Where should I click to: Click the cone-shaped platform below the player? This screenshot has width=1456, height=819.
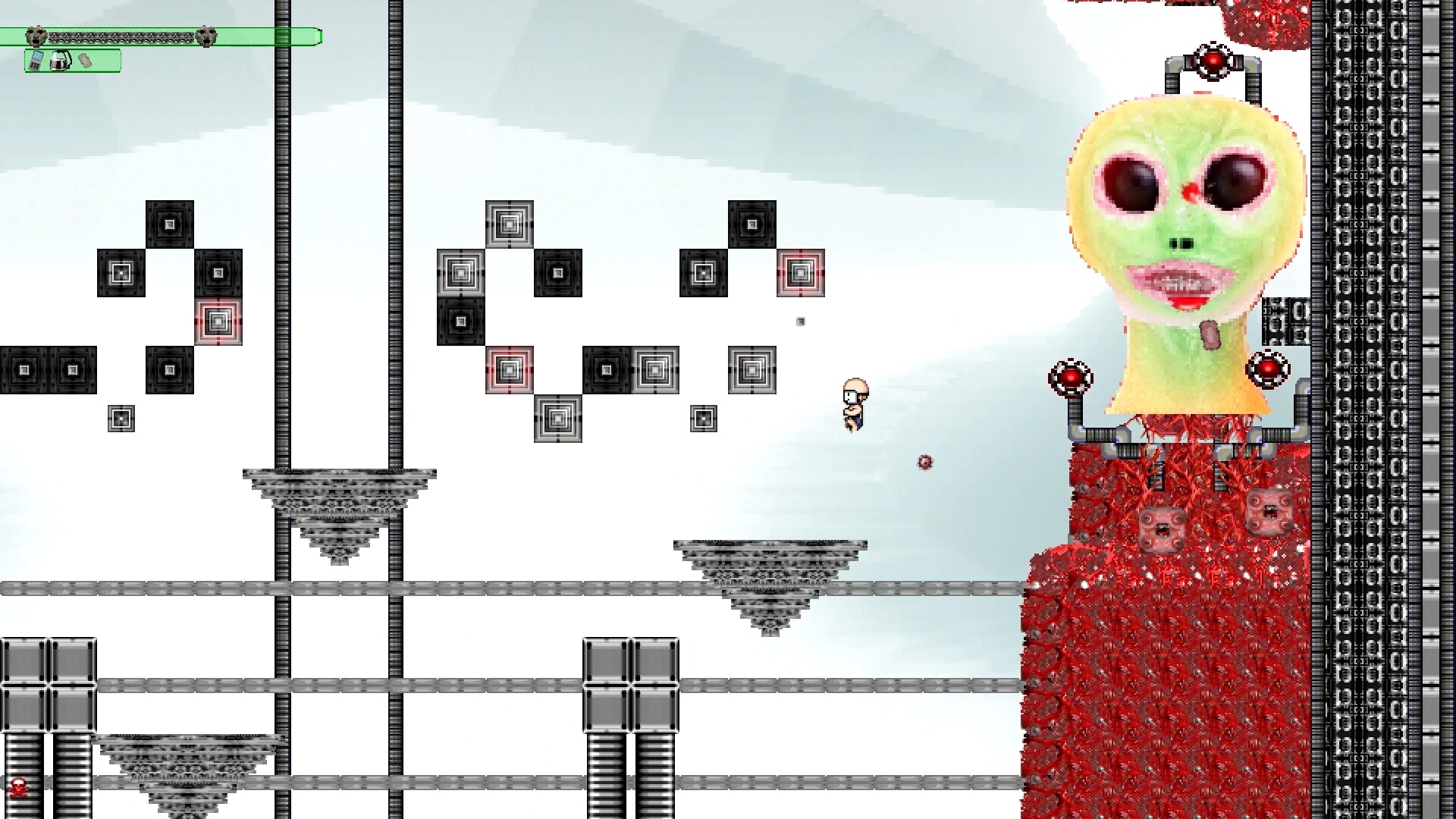tap(770, 576)
